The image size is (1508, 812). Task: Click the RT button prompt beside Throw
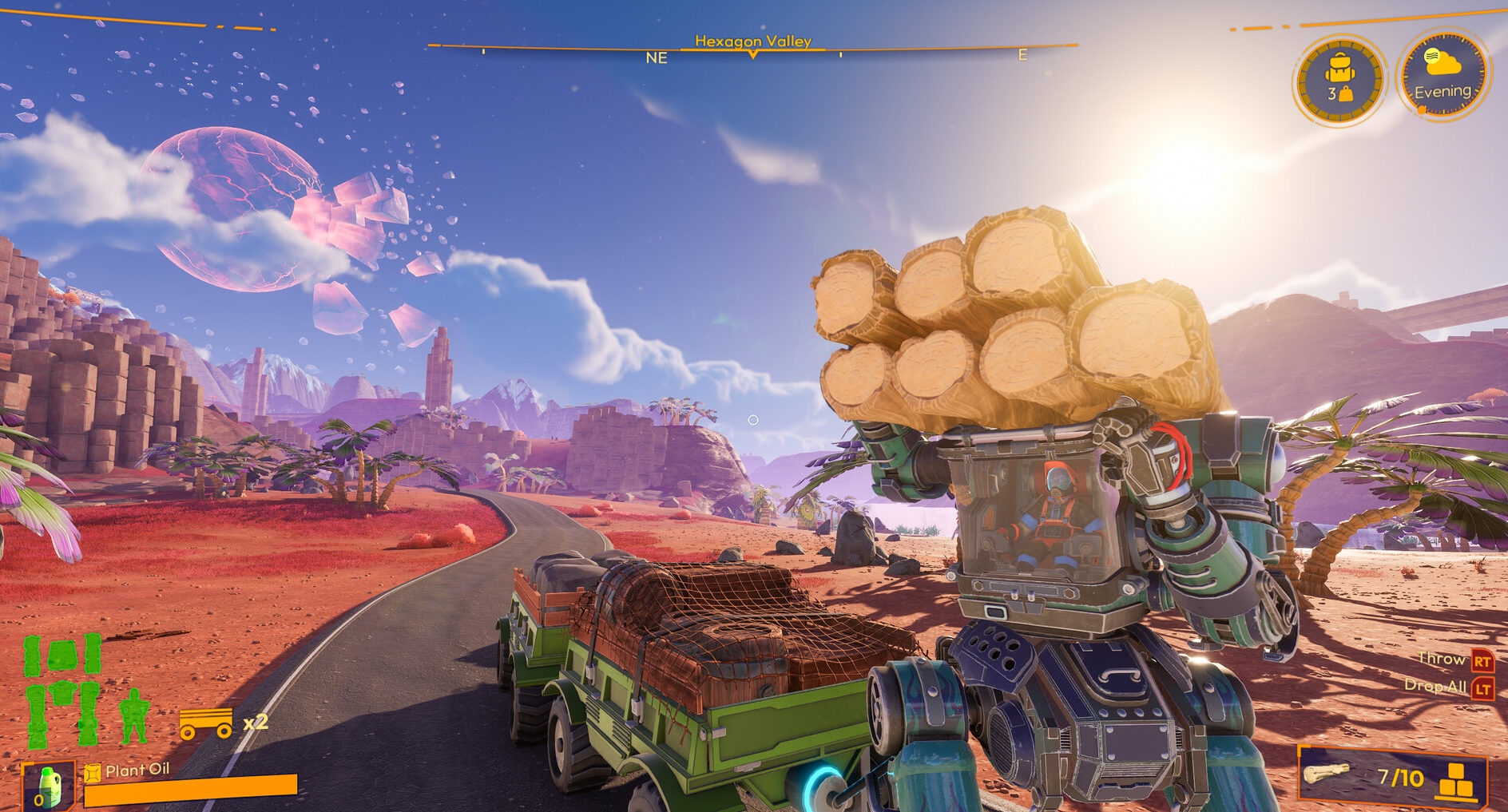tap(1482, 660)
